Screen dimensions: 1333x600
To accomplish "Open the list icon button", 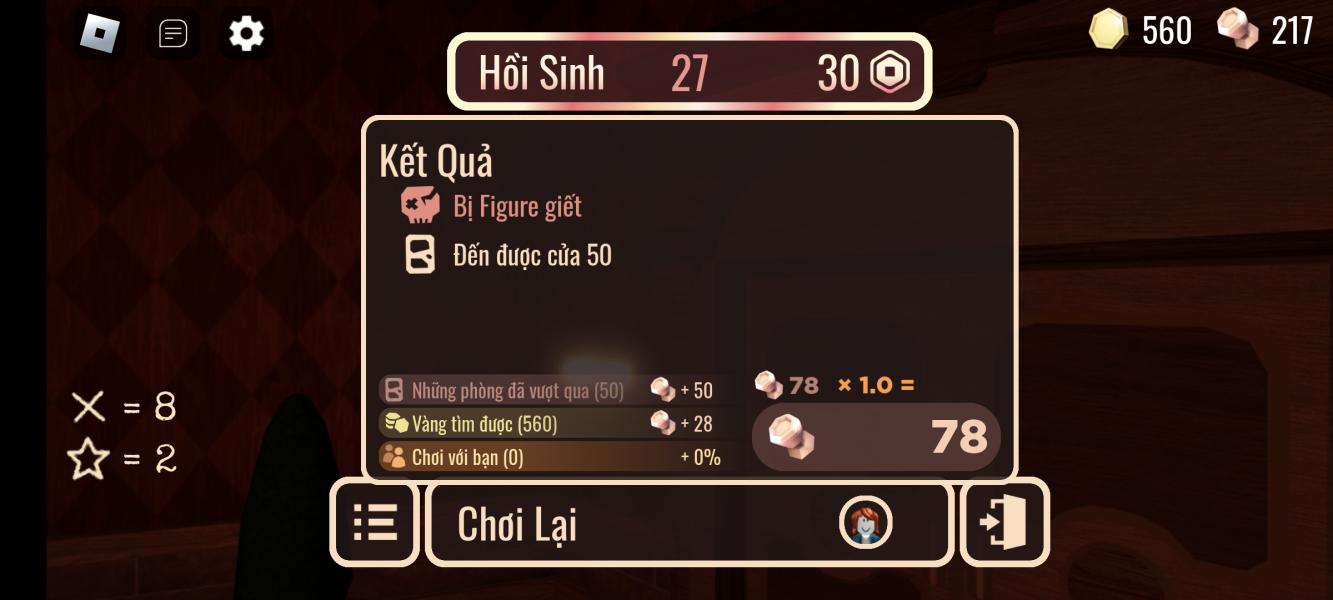I will pos(375,523).
